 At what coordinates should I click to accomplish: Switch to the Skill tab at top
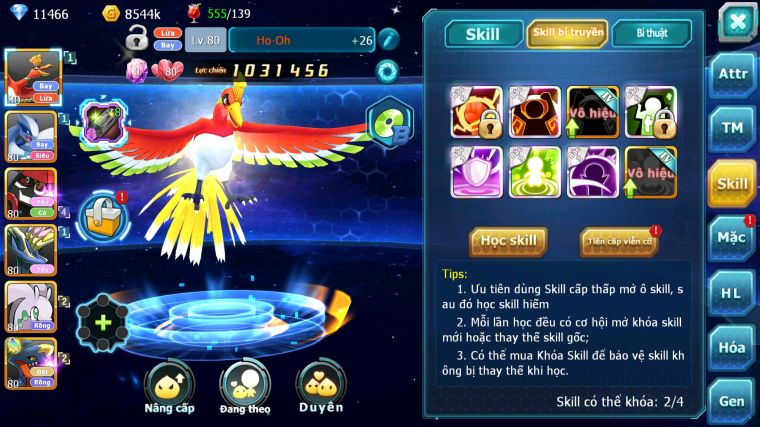tap(482, 34)
